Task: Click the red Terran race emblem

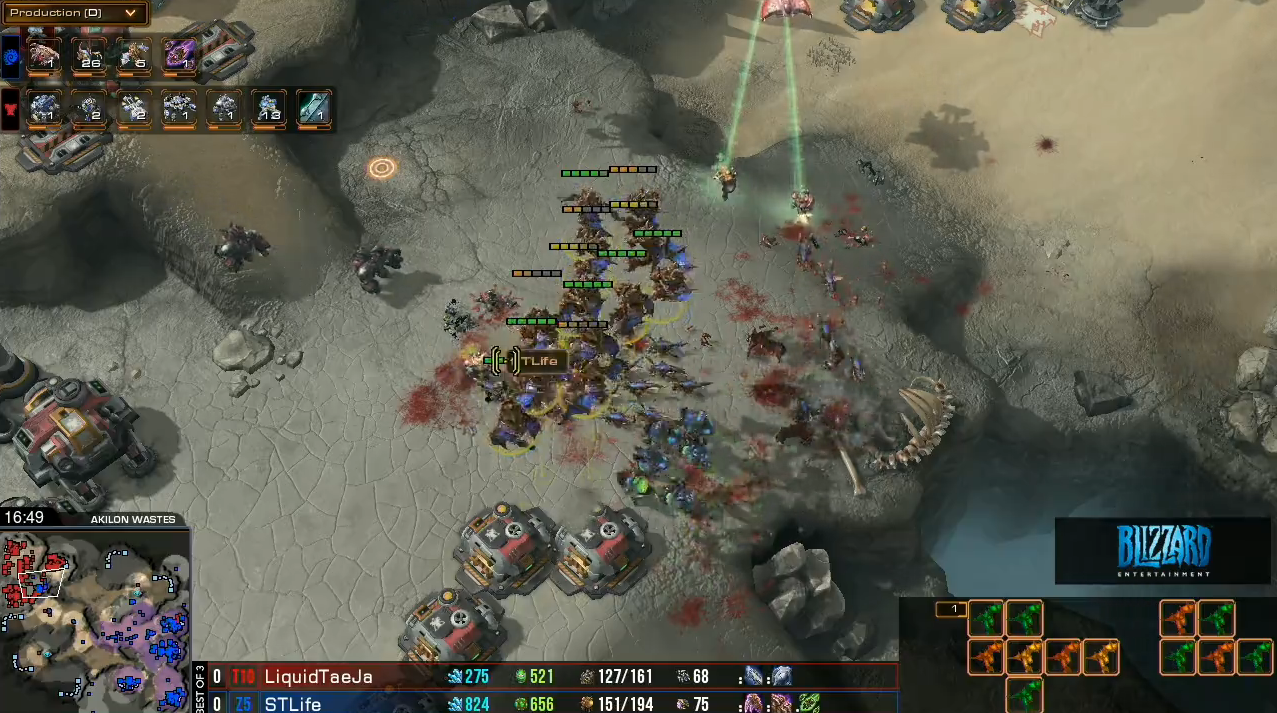Action: (x=11, y=108)
